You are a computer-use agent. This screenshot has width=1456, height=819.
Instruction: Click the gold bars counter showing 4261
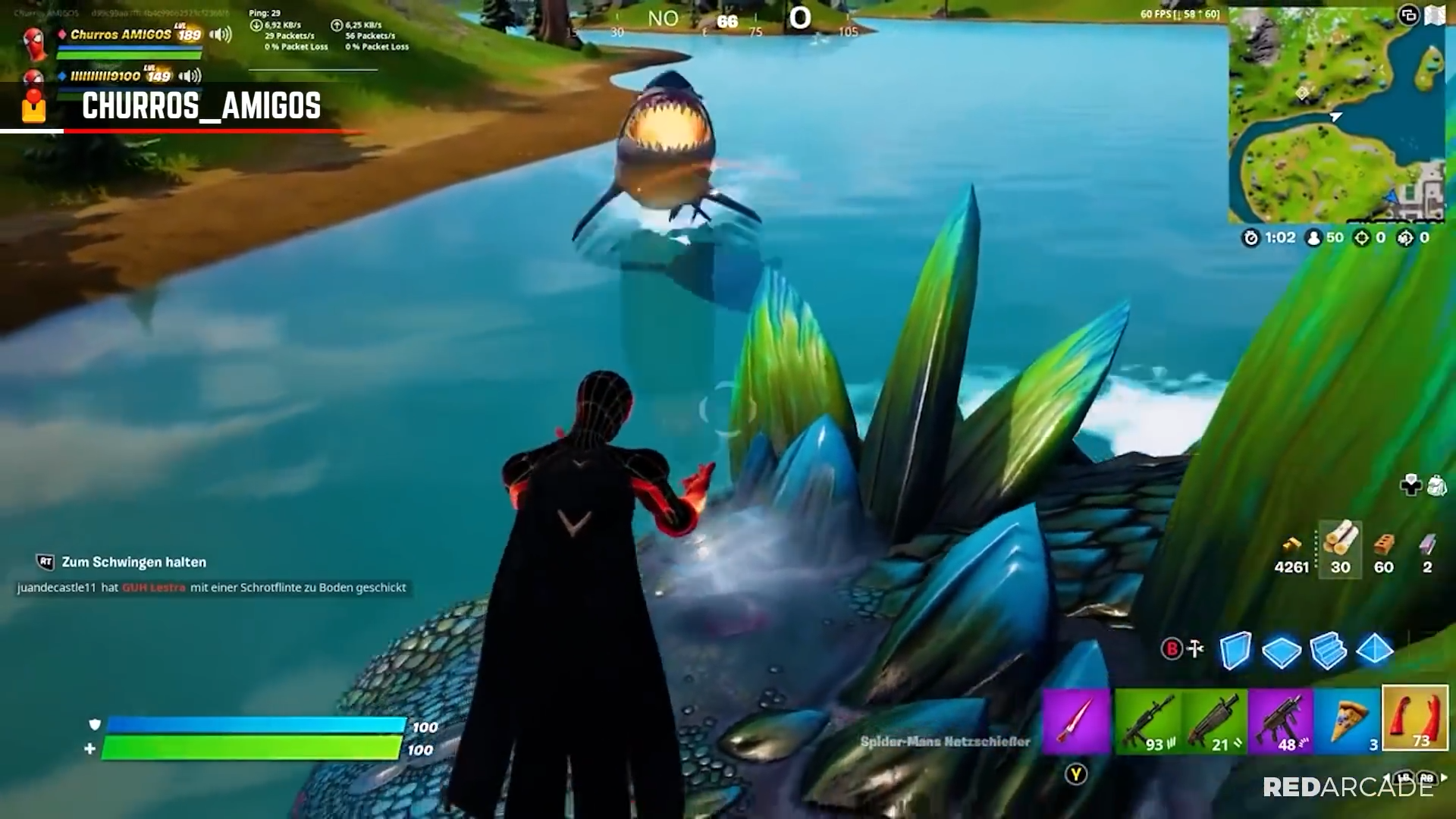[x=1292, y=554]
